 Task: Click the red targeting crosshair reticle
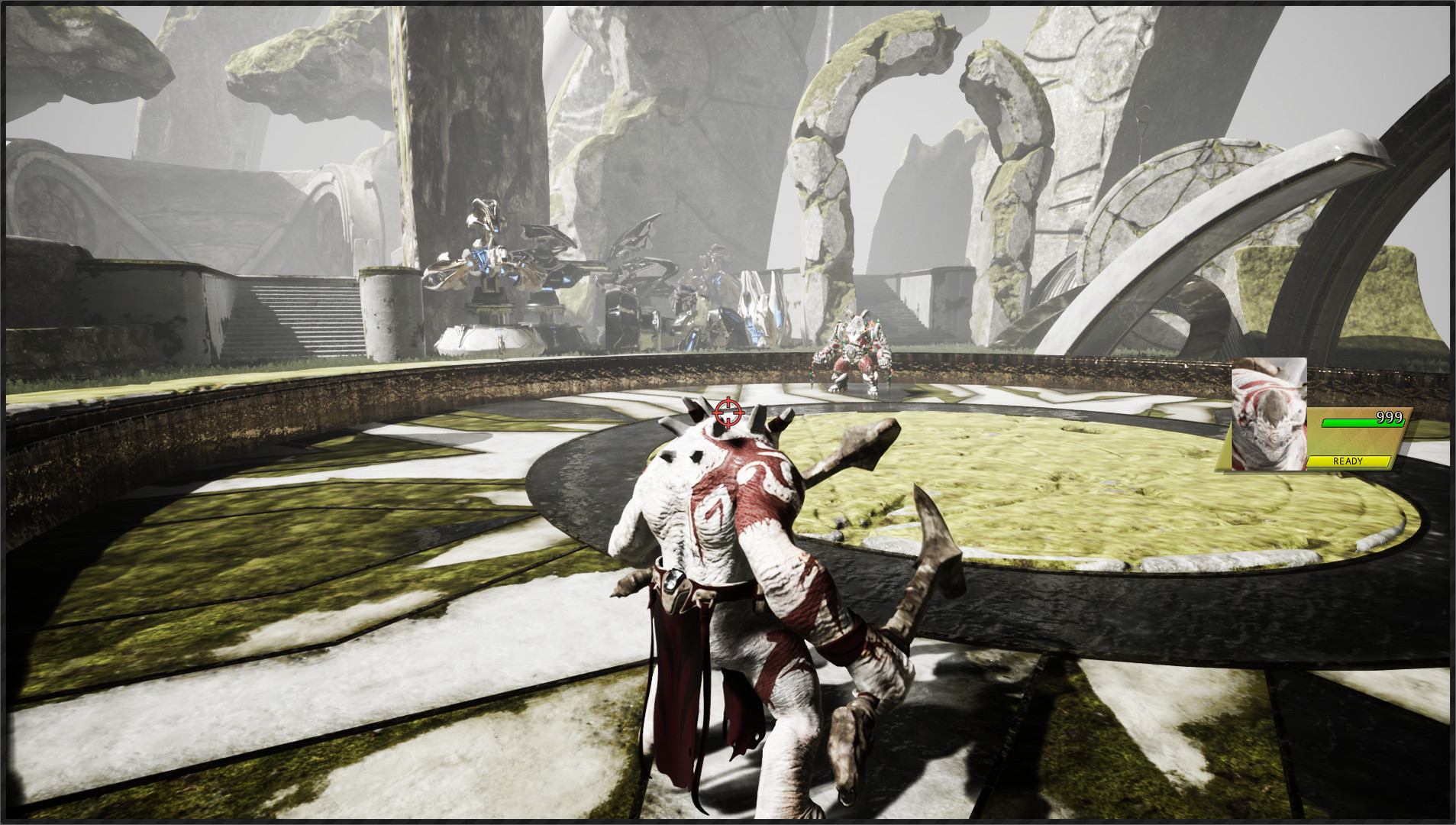coord(728,412)
